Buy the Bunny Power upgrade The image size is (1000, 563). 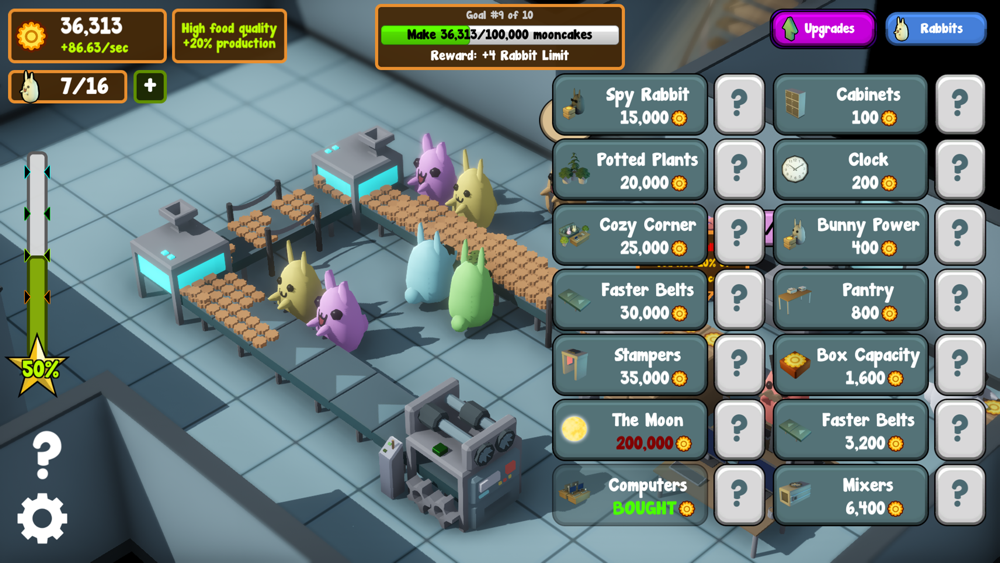click(850, 235)
